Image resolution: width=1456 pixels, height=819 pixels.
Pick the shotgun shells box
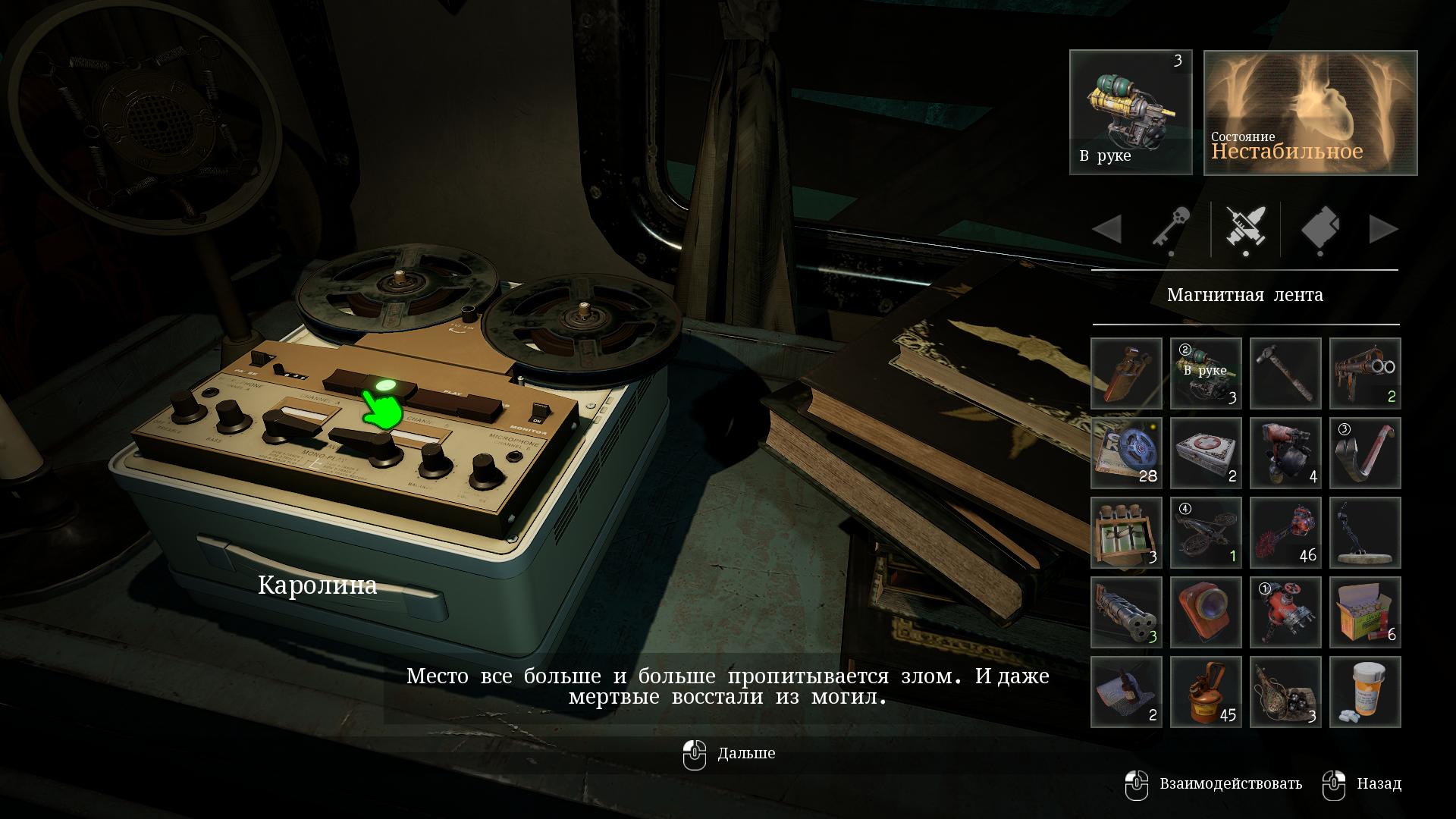1365,612
